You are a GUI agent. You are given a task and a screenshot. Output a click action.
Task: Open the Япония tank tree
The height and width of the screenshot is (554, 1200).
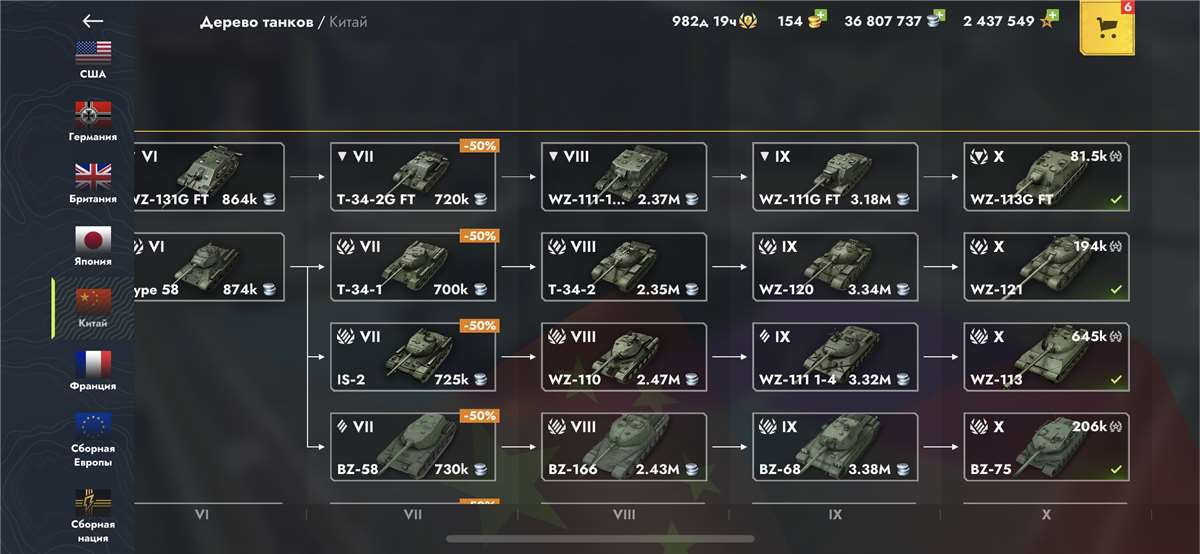pyautogui.click(x=93, y=245)
